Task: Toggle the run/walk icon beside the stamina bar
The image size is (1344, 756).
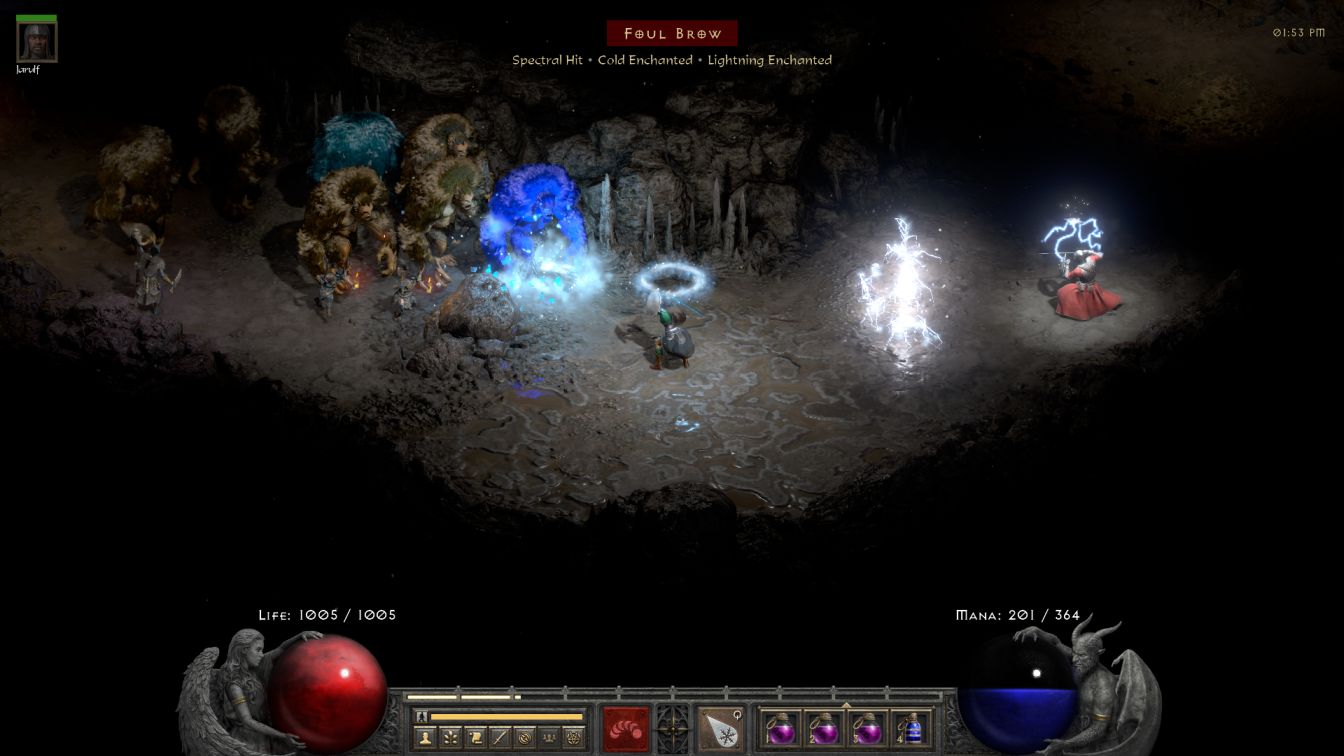Action: pos(421,716)
